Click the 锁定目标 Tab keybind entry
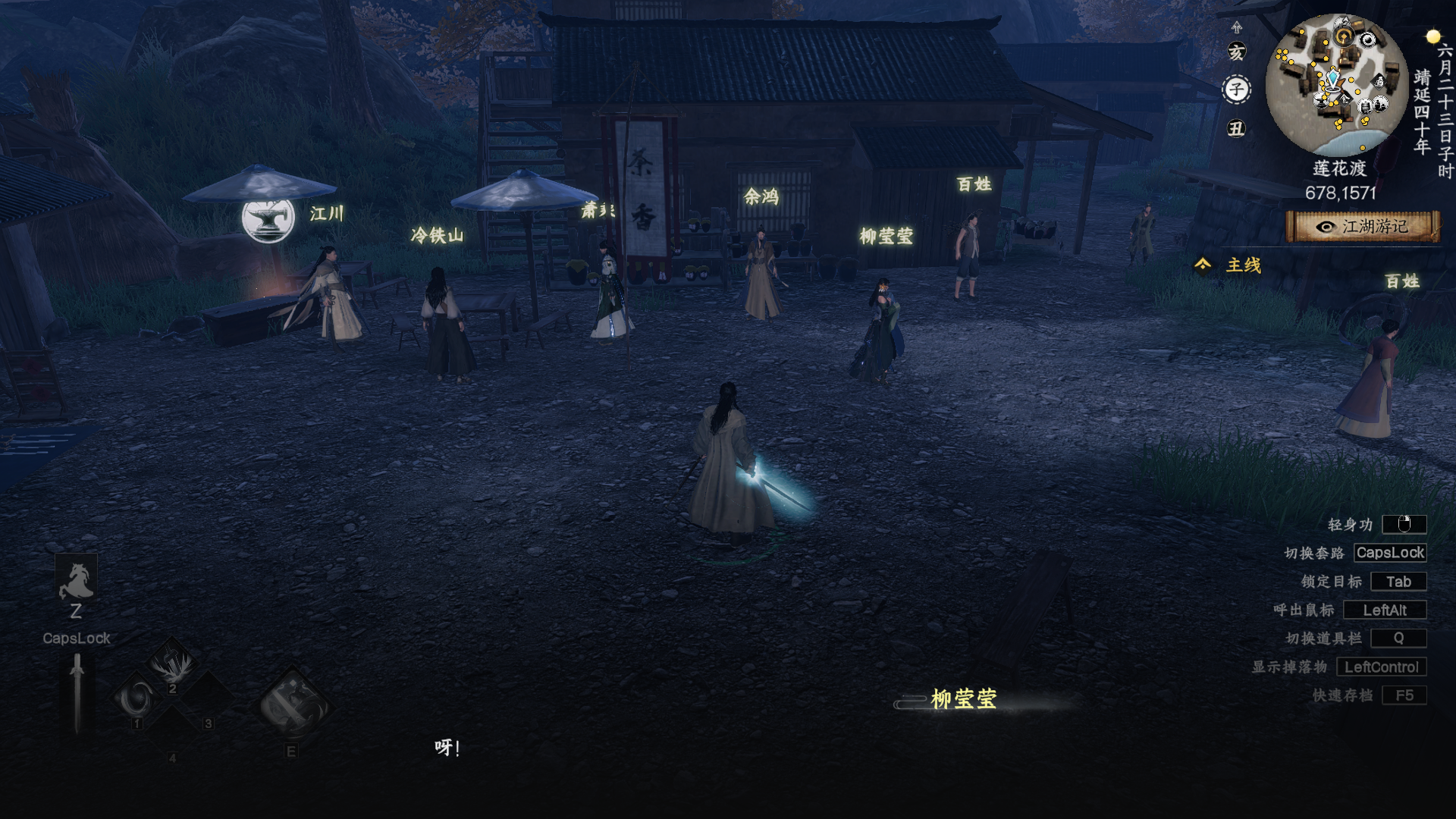1456x819 pixels. pos(1398,582)
